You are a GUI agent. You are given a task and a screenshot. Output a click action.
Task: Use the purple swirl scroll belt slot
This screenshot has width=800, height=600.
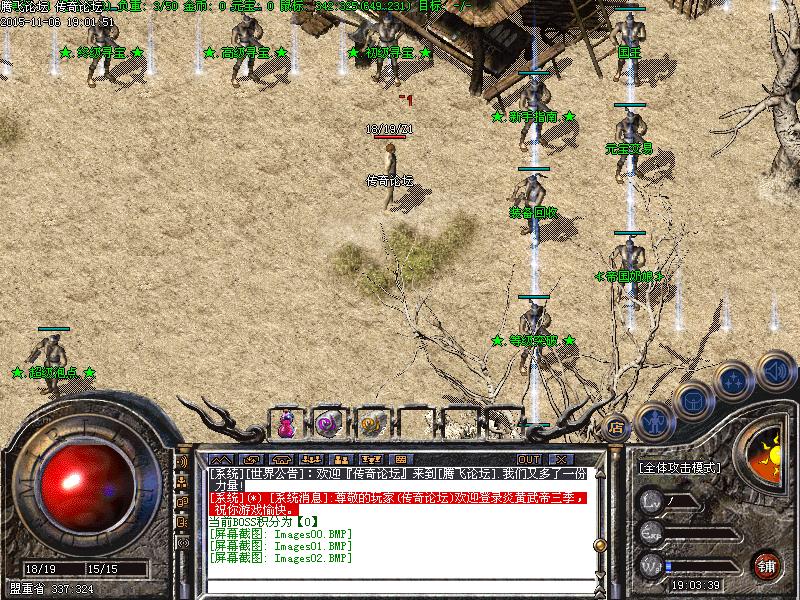coord(328,424)
